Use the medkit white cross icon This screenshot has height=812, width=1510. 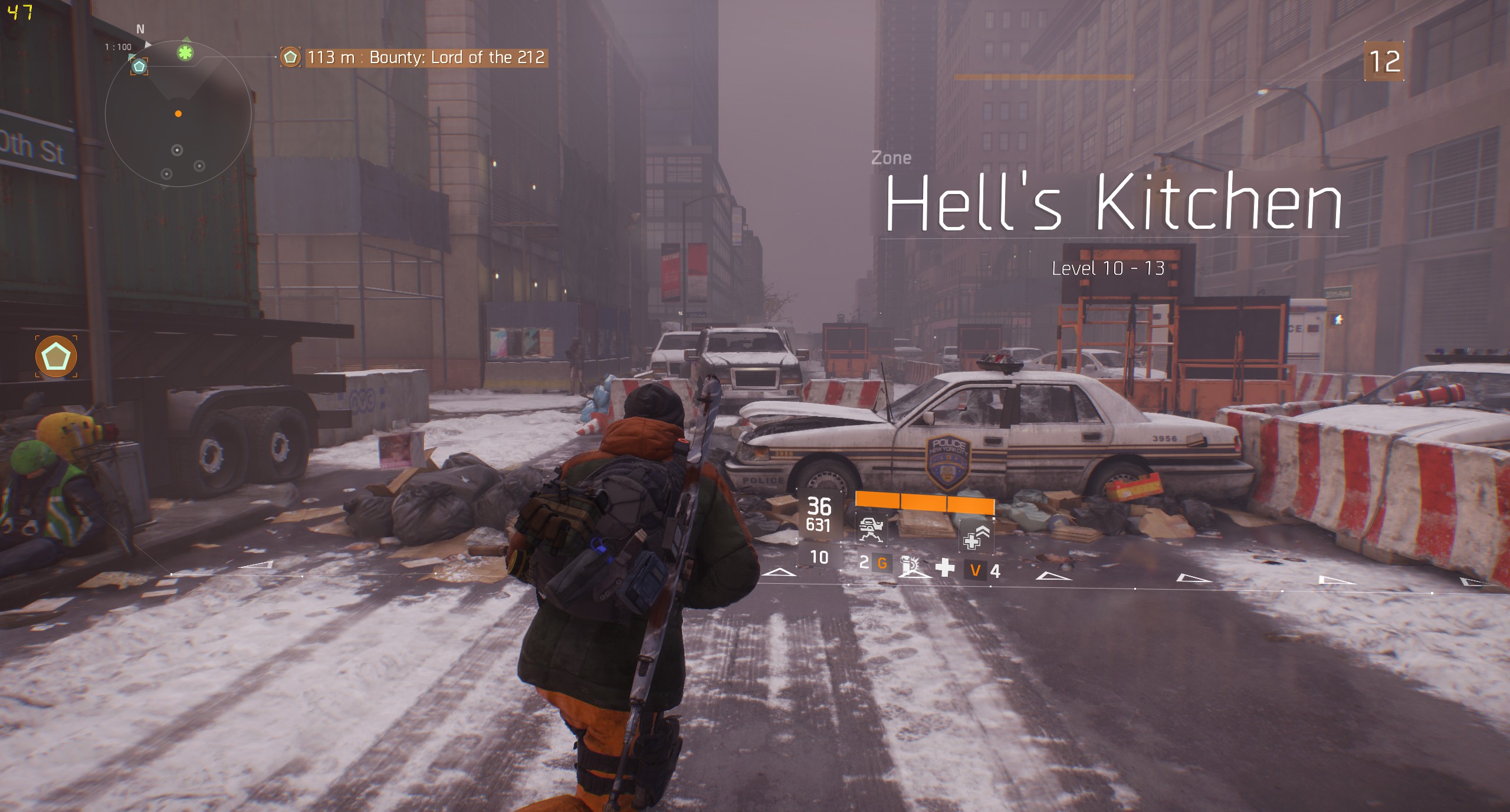click(x=945, y=567)
